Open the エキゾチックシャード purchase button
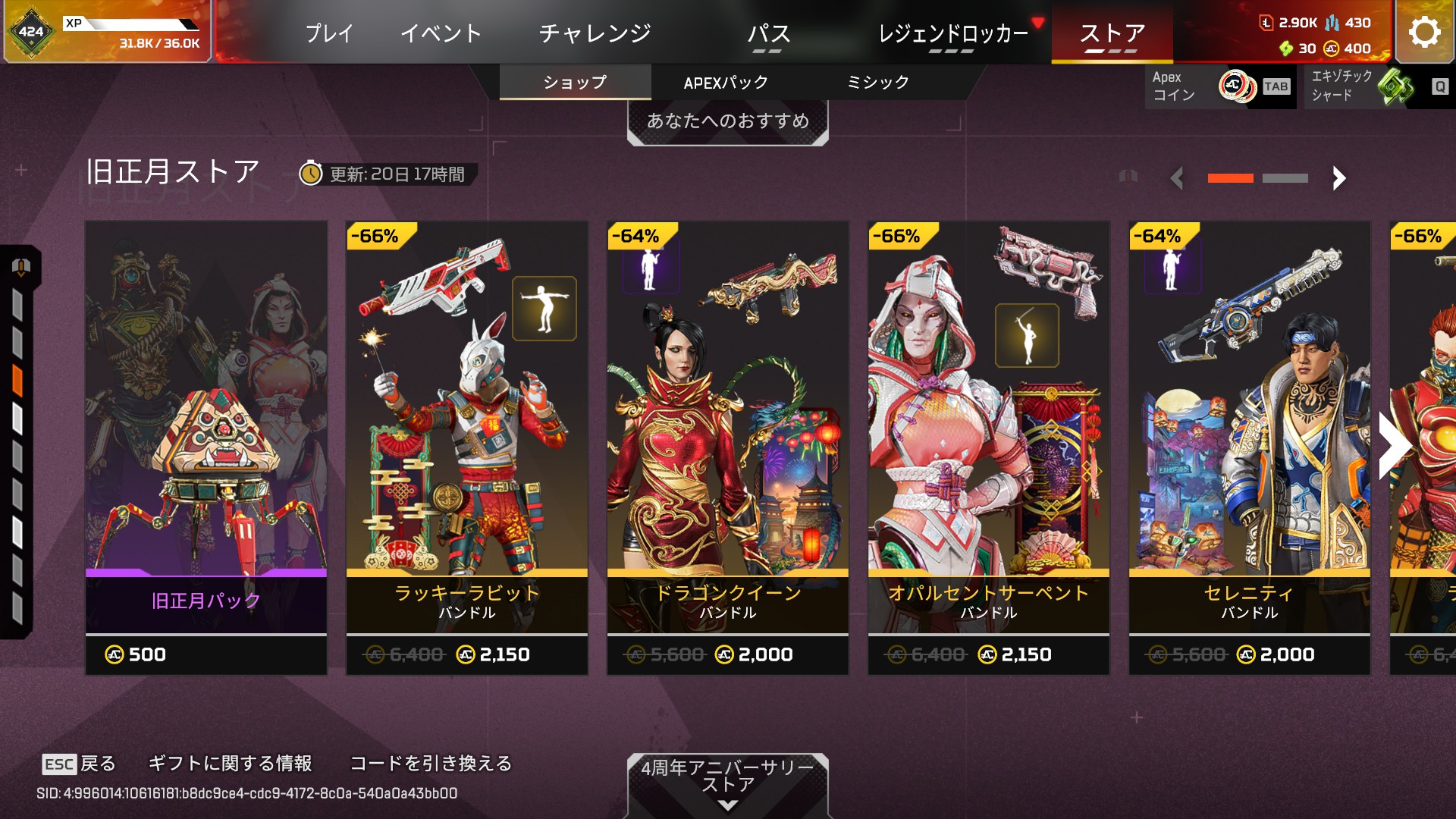The height and width of the screenshot is (819, 1456). click(1377, 86)
